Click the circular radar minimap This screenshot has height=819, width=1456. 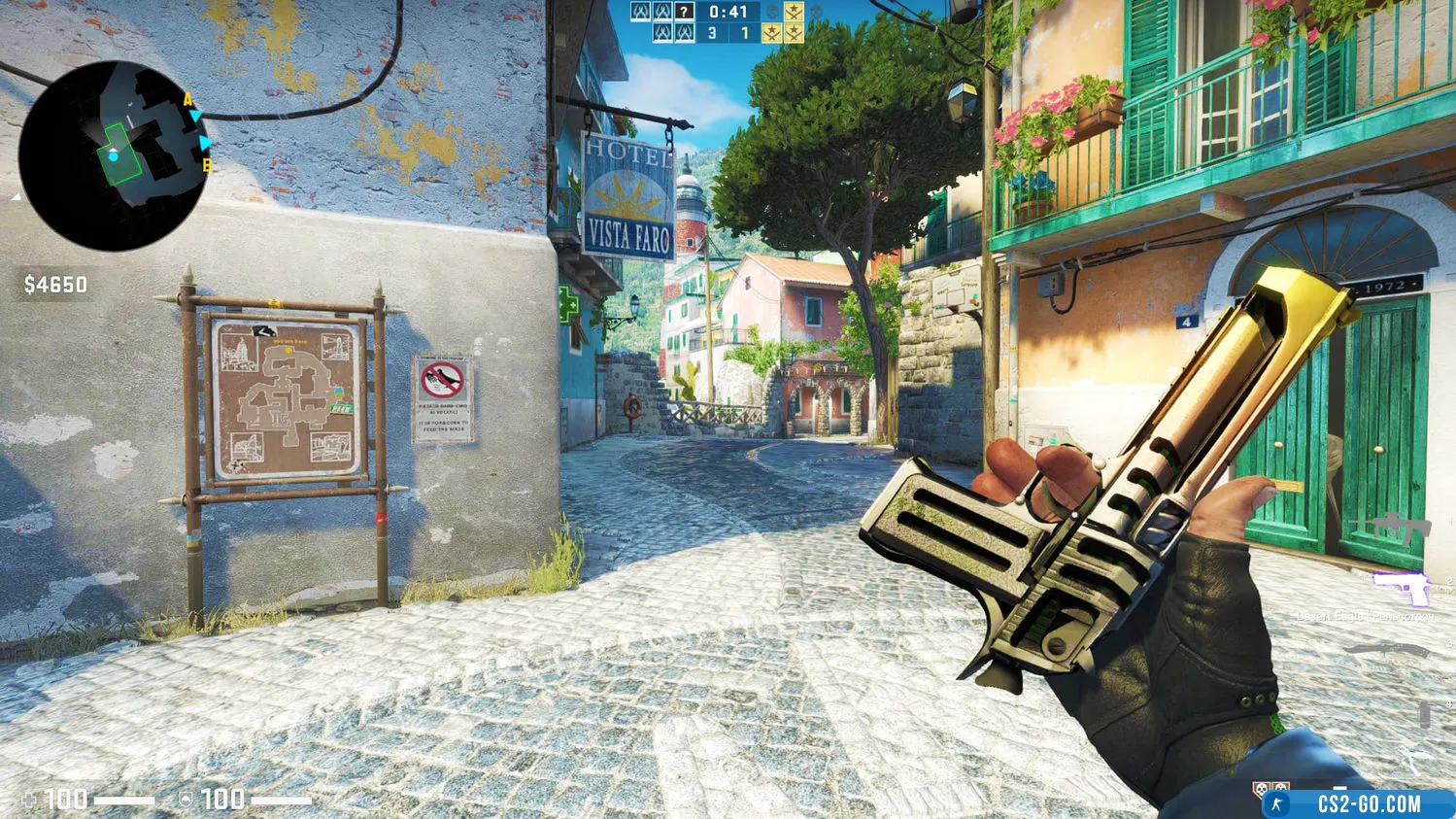click(x=113, y=155)
